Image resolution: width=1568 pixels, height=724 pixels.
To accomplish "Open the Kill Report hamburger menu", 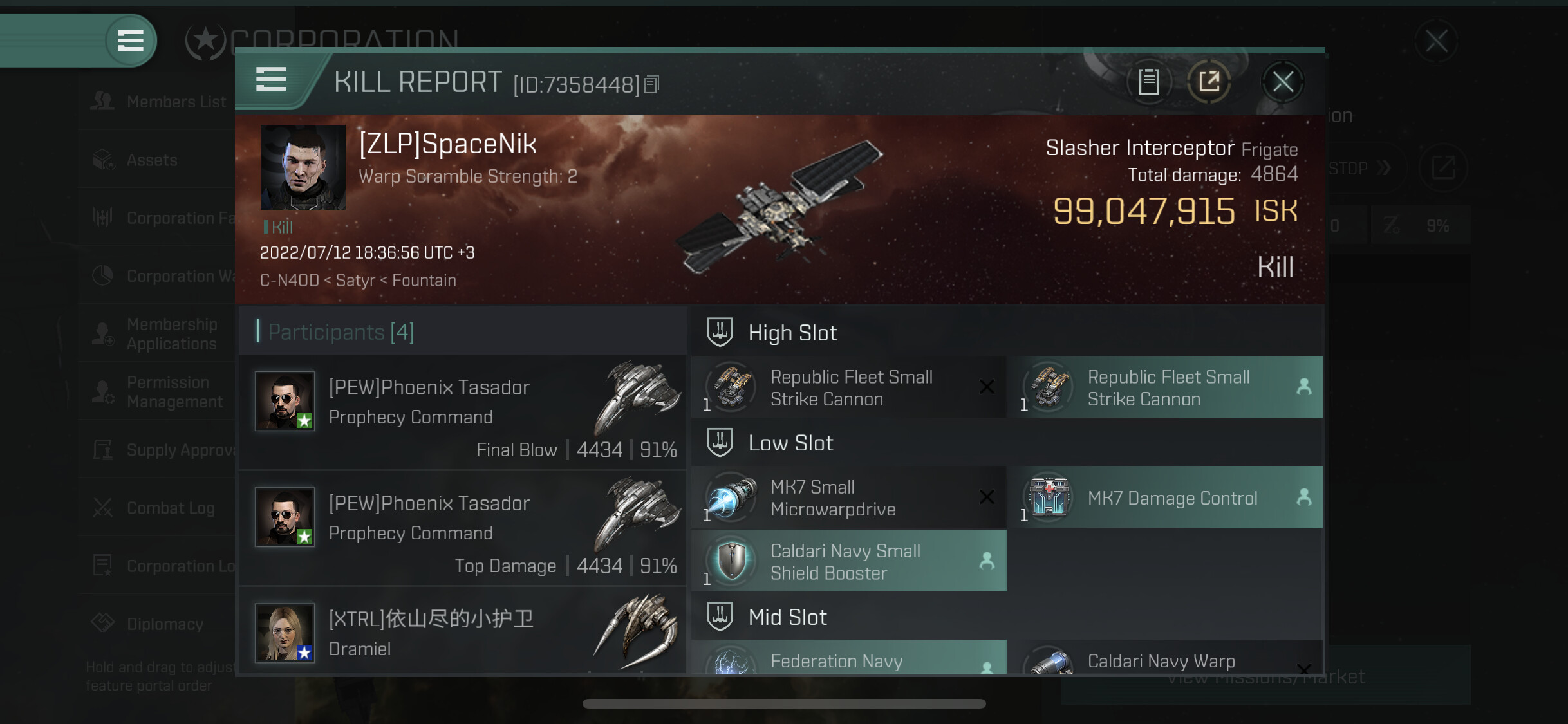I will pyautogui.click(x=271, y=80).
